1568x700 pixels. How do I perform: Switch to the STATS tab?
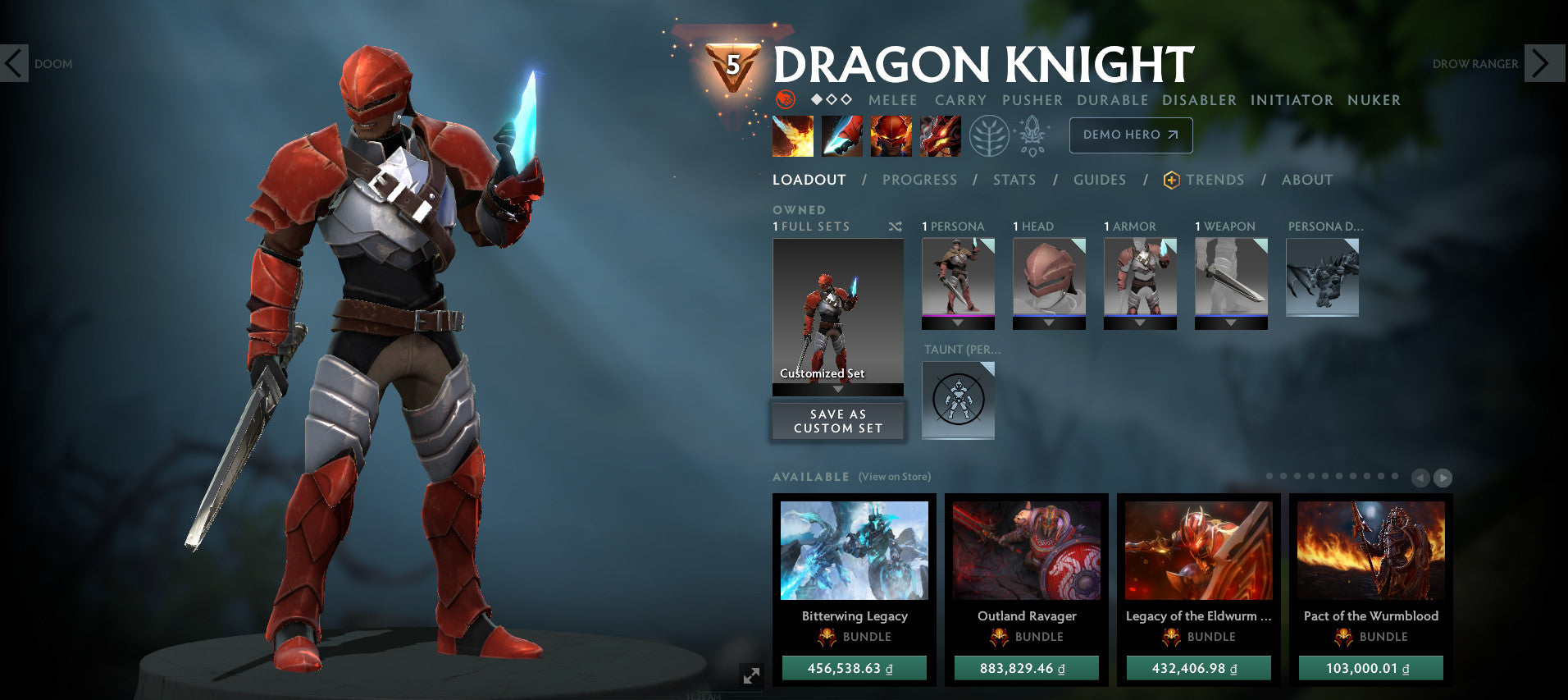click(1014, 180)
